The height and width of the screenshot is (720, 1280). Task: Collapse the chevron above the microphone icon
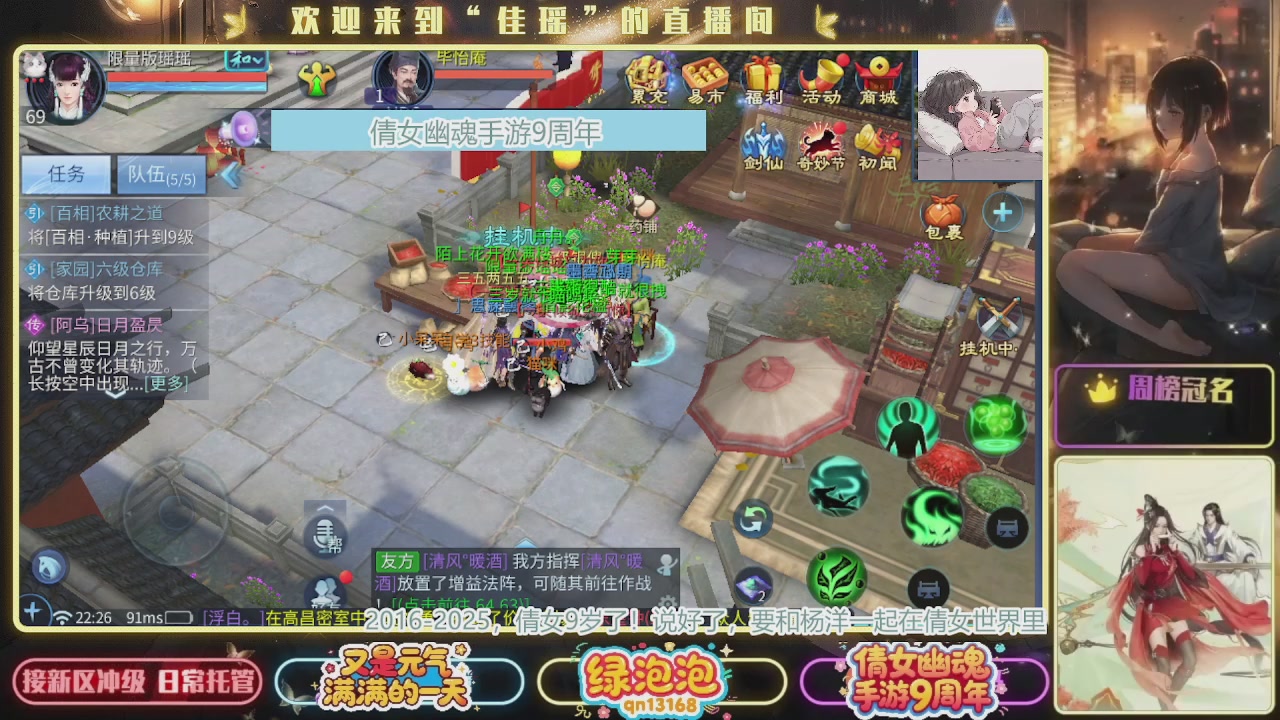pyautogui.click(x=323, y=507)
